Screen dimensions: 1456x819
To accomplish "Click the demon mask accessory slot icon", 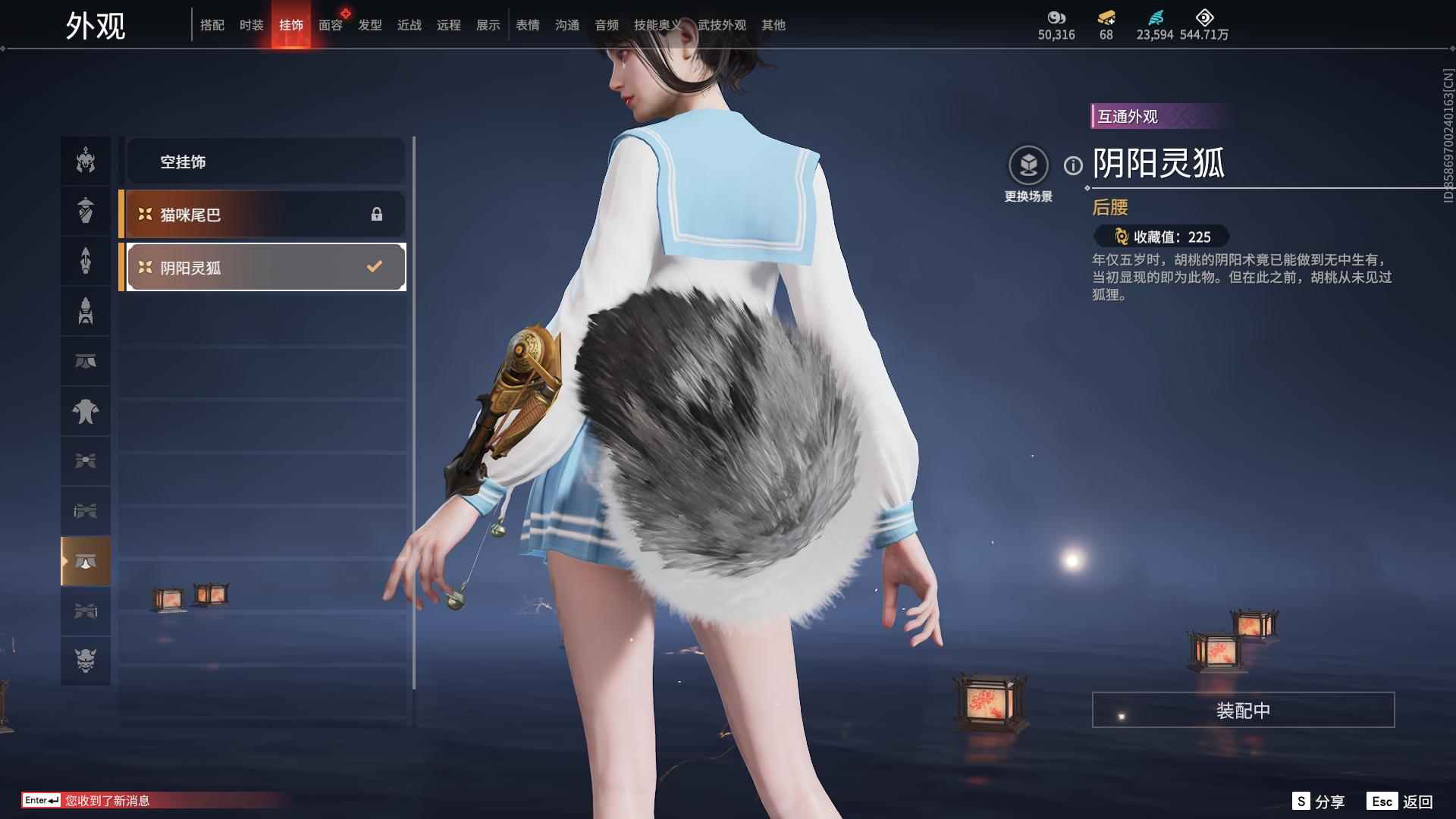I will (x=86, y=661).
